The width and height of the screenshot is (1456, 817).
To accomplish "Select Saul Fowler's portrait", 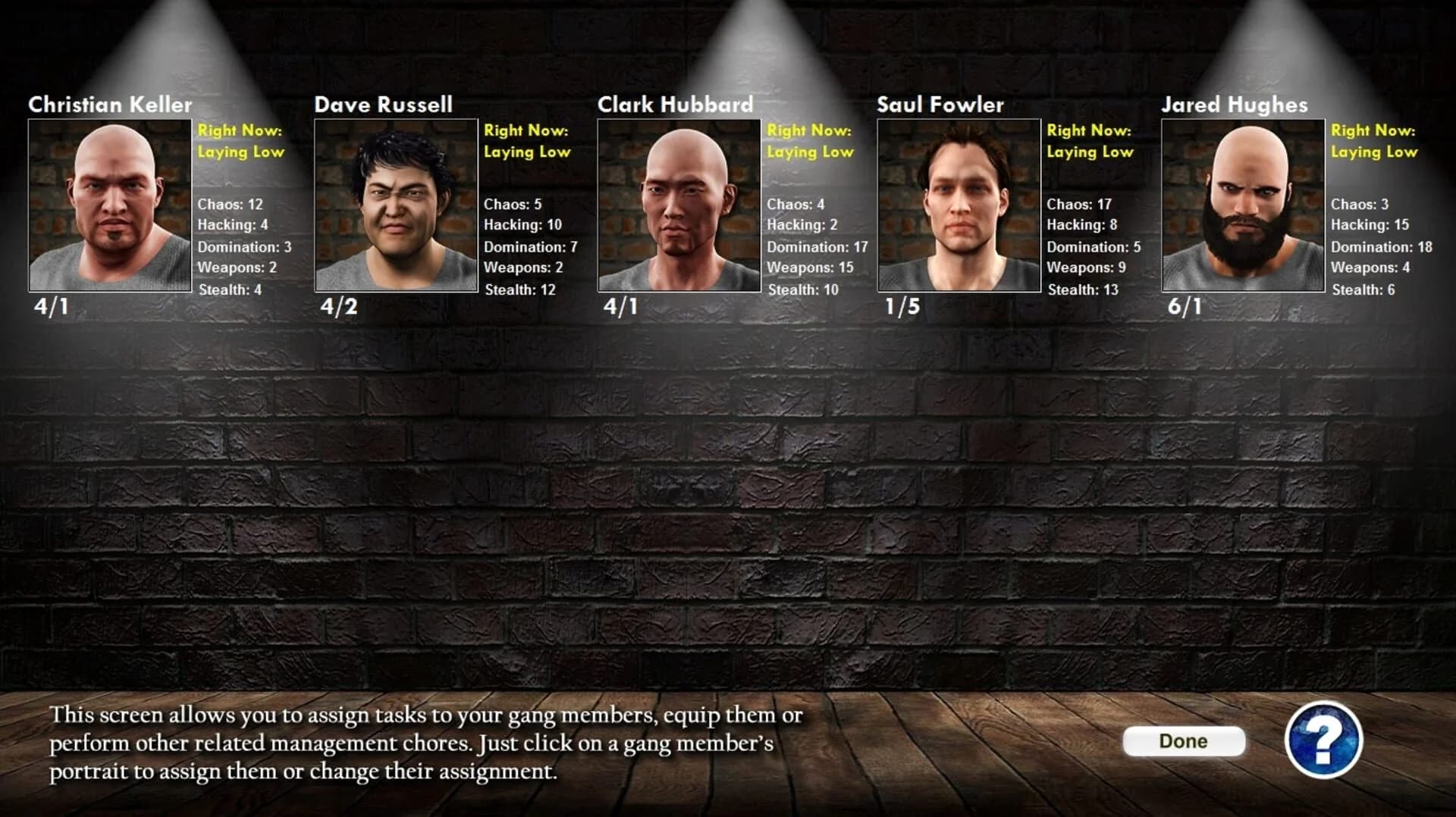I will (959, 205).
